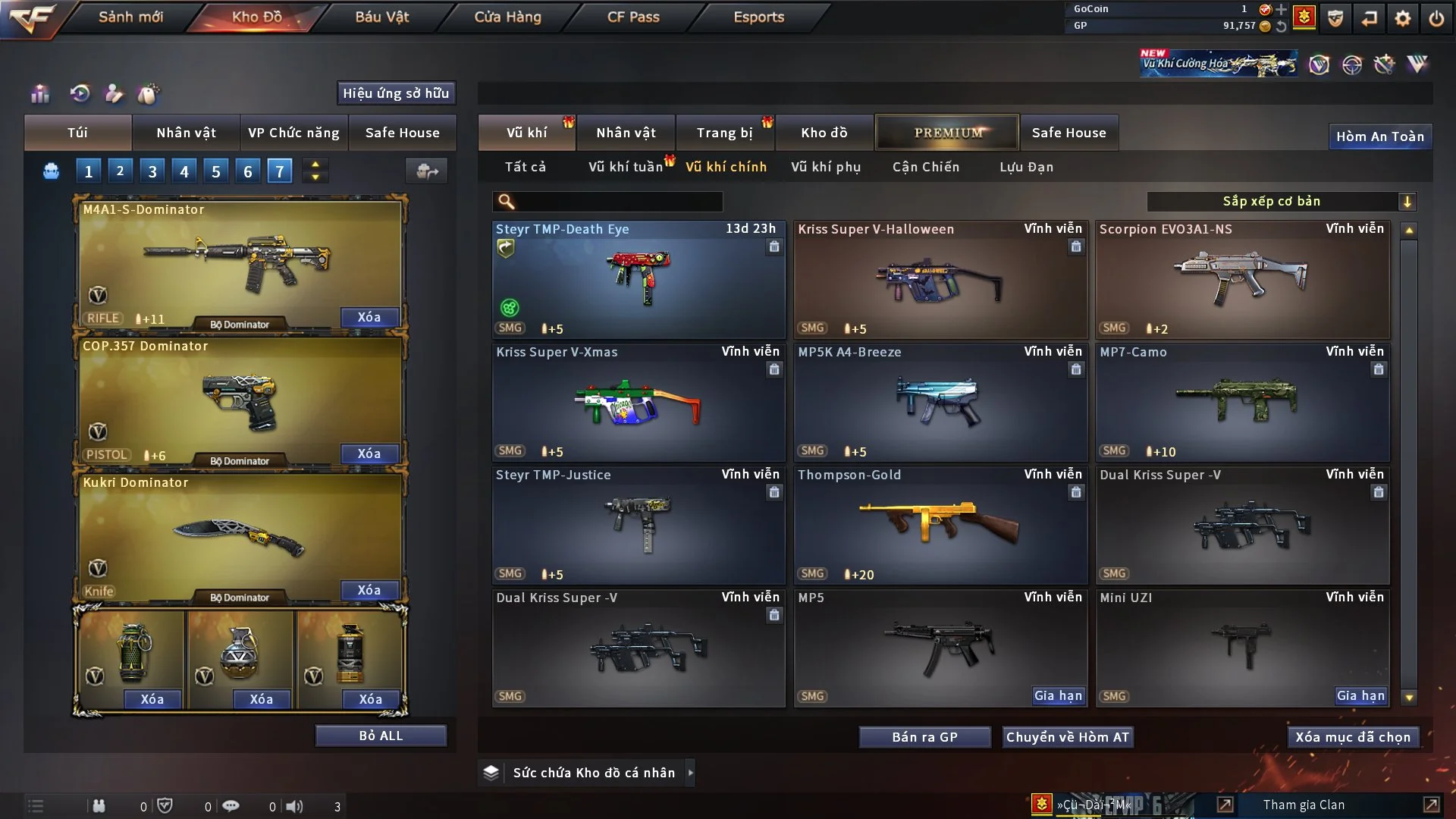The width and height of the screenshot is (1456, 819).
Task: Select bag preset number 3
Action: click(x=152, y=171)
